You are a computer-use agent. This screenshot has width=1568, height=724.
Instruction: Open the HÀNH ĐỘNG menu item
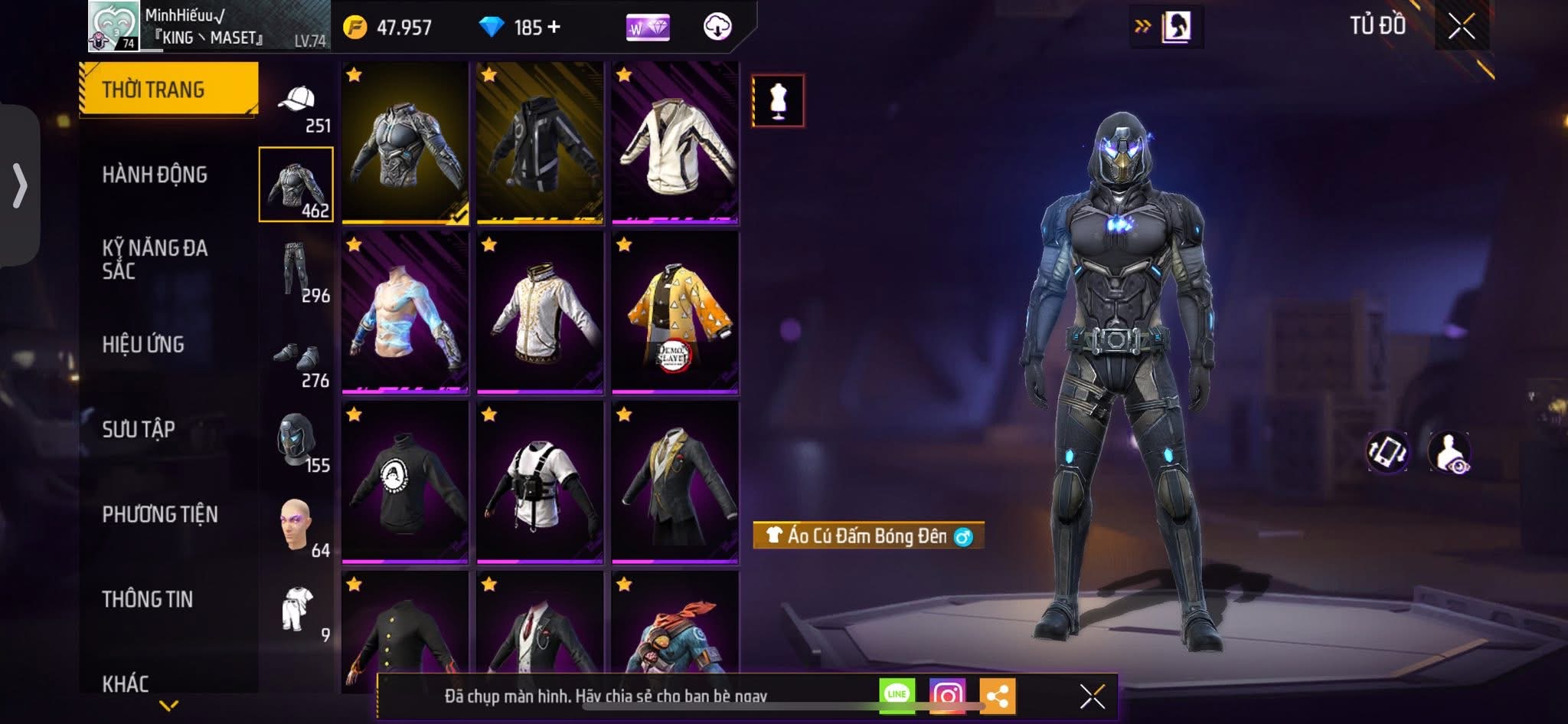coord(157,175)
